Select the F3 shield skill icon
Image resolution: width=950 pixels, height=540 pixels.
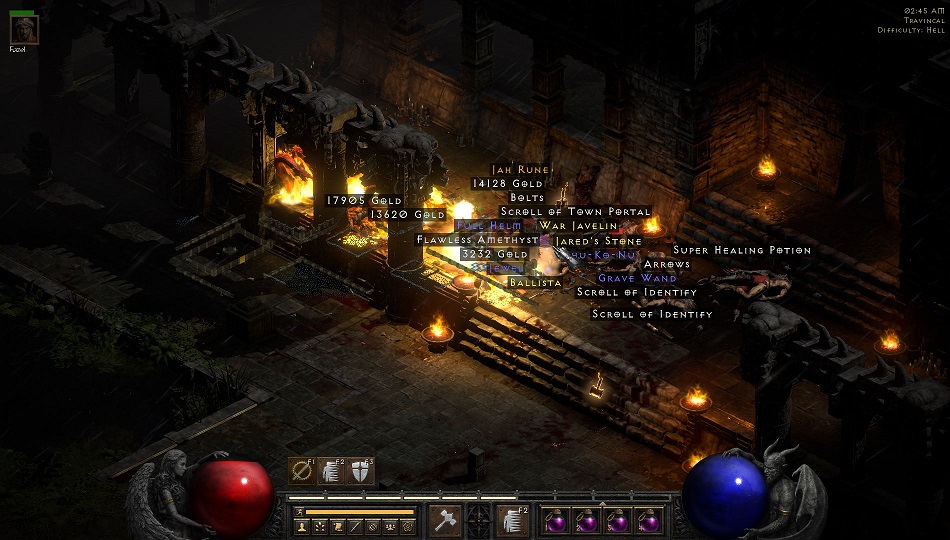click(361, 470)
